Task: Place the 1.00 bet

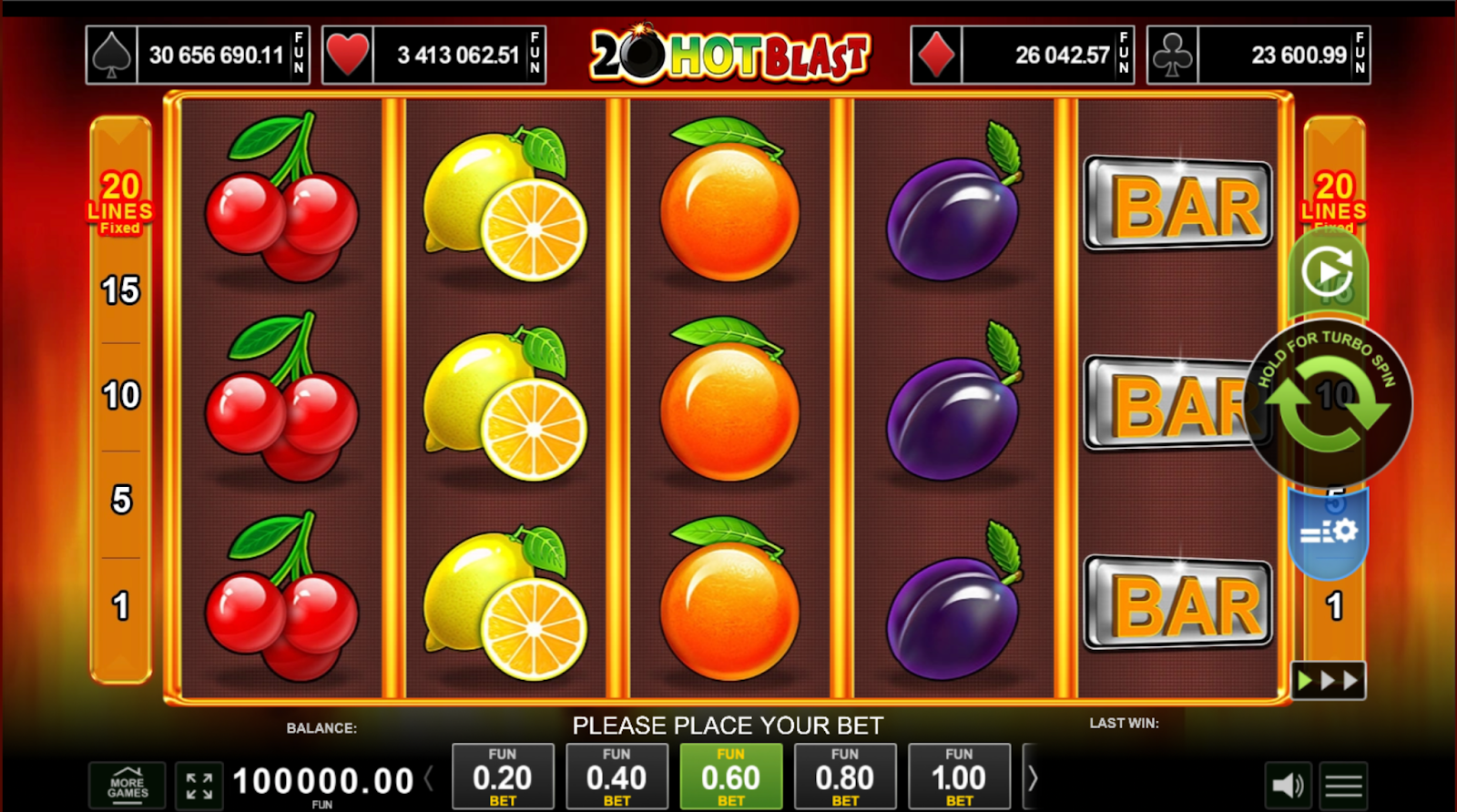Action: coord(959,776)
